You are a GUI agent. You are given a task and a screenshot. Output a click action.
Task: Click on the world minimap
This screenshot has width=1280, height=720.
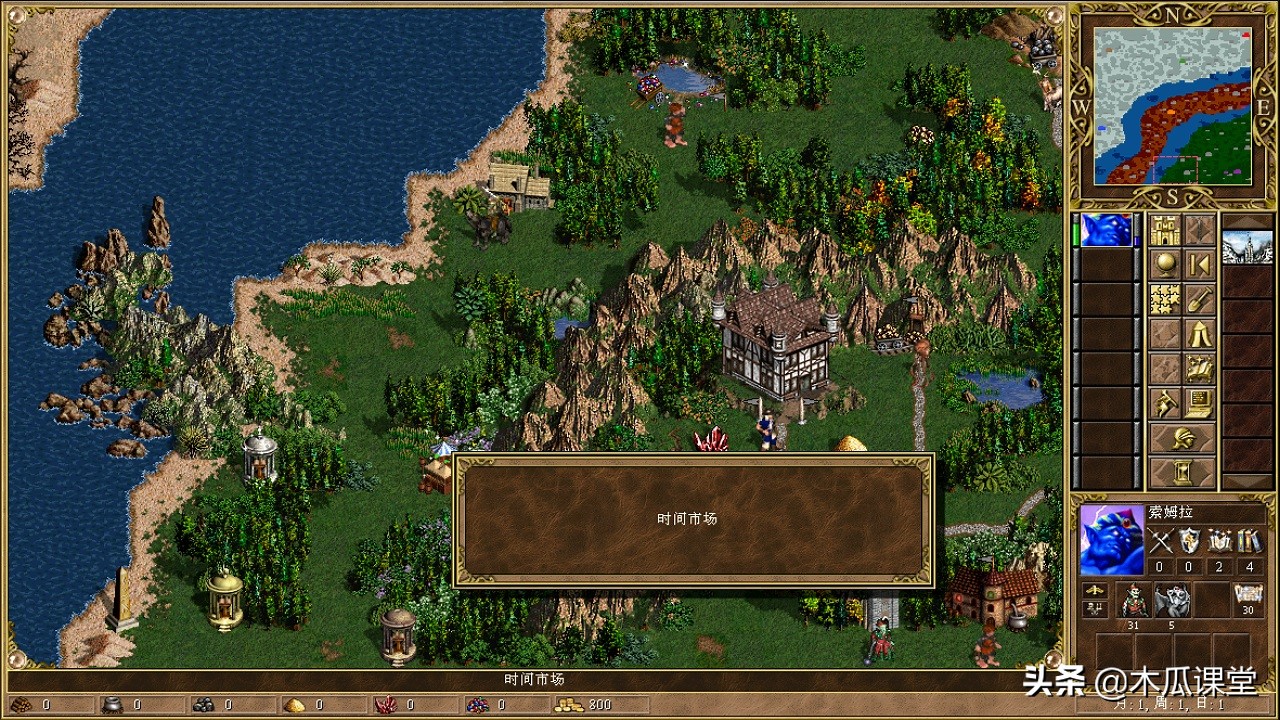pyautogui.click(x=1172, y=106)
